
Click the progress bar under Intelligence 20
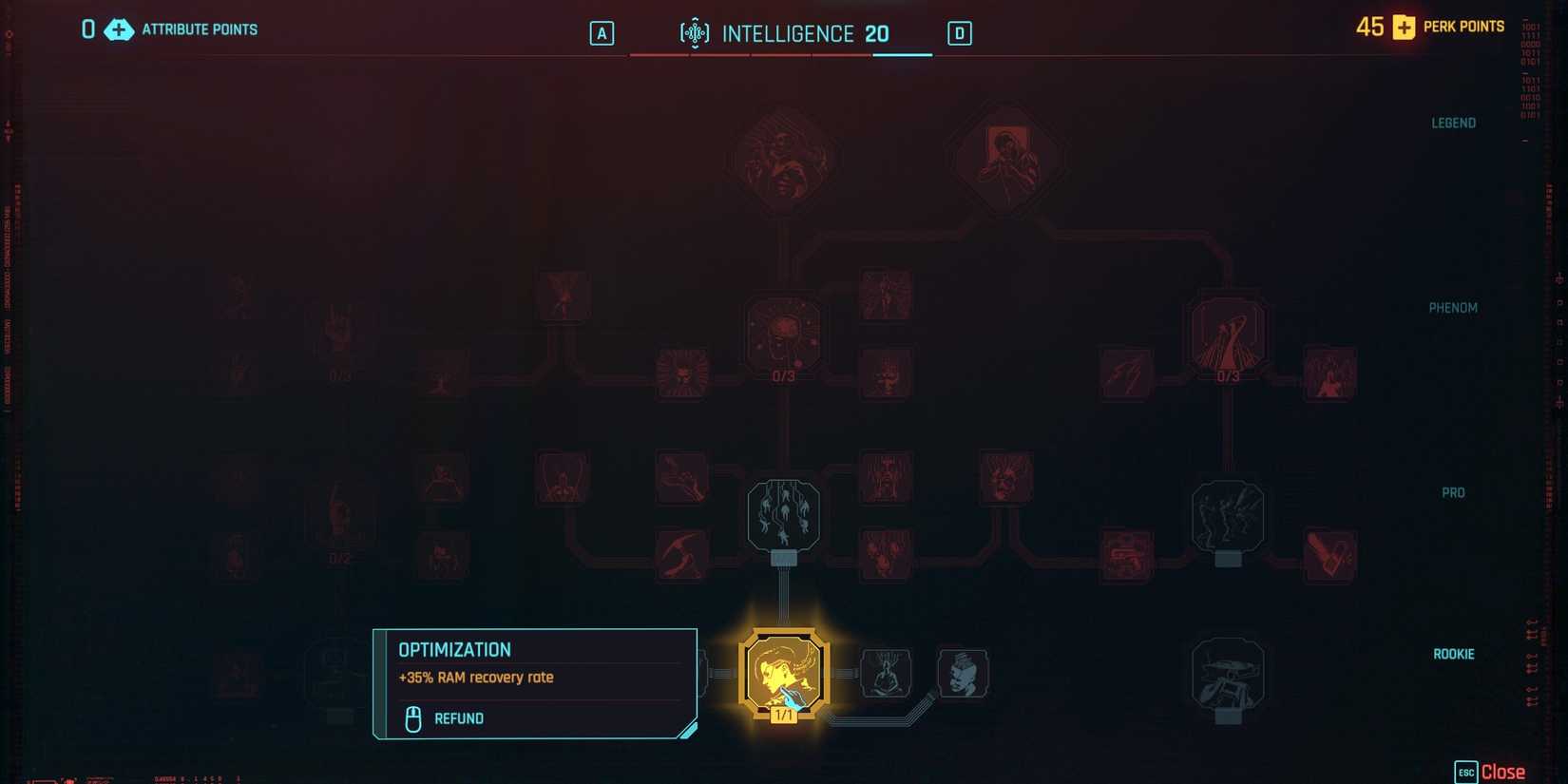[781, 55]
